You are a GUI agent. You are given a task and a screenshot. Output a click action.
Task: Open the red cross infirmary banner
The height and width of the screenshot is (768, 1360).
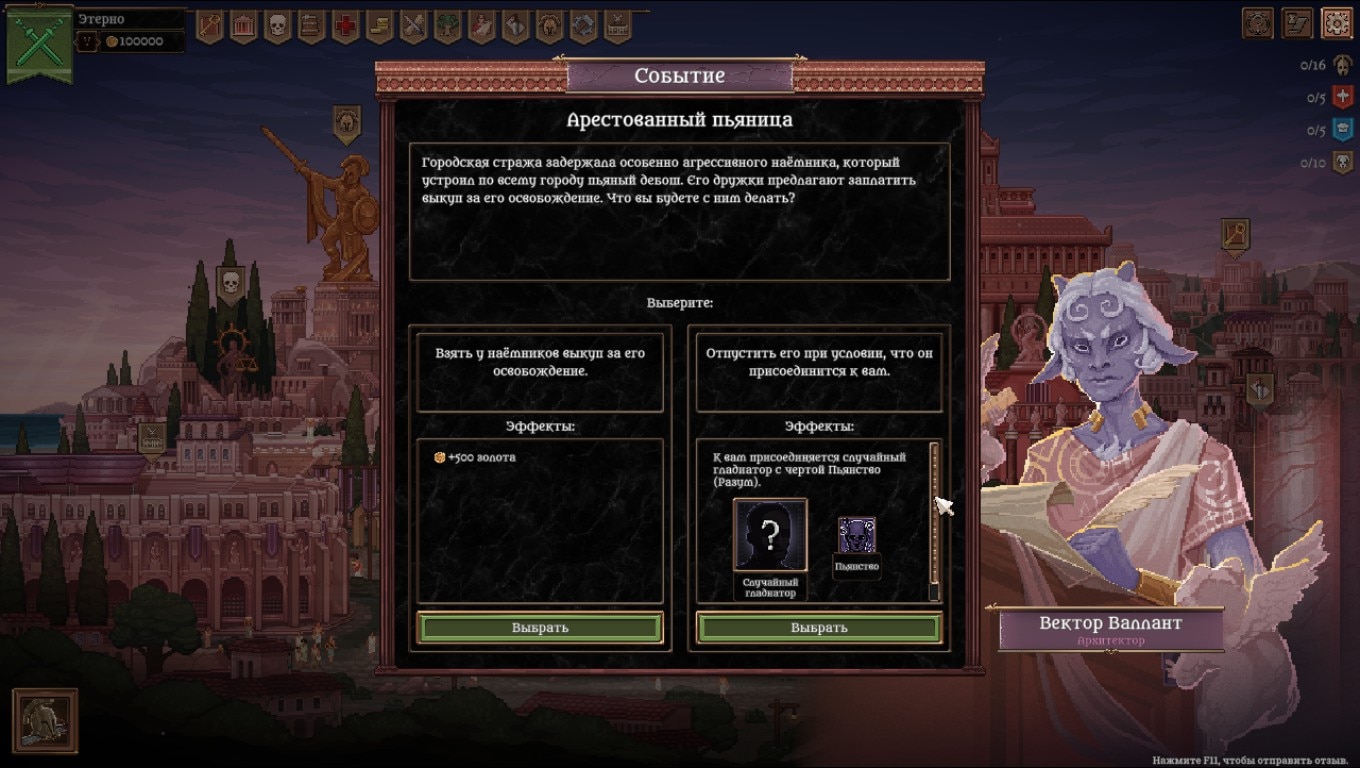tap(345, 26)
